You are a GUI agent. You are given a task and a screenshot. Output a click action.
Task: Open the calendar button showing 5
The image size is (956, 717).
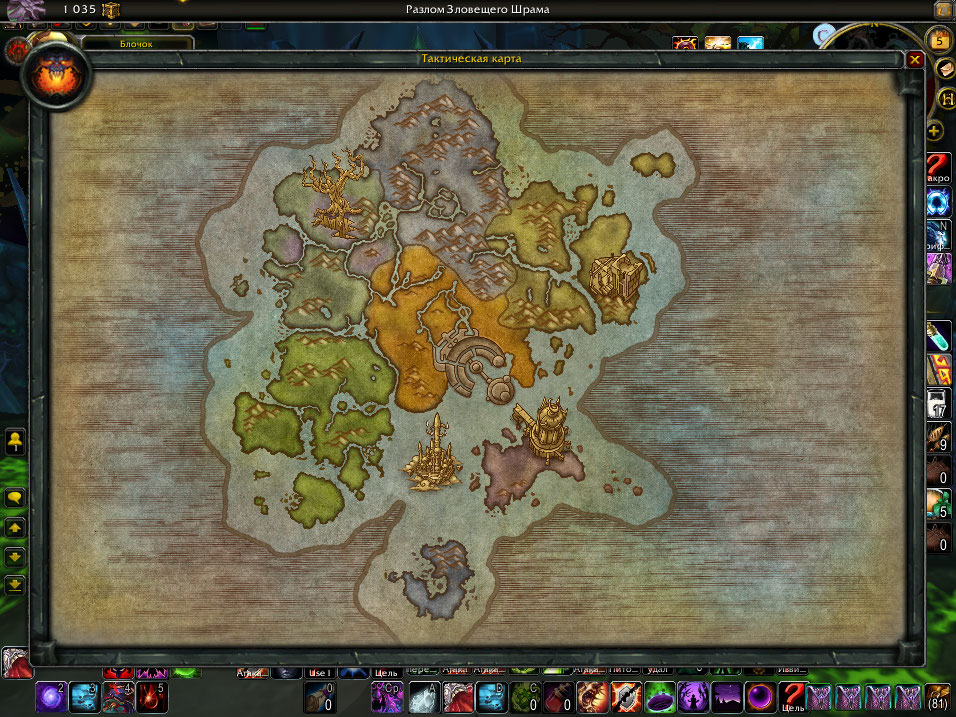[939, 39]
